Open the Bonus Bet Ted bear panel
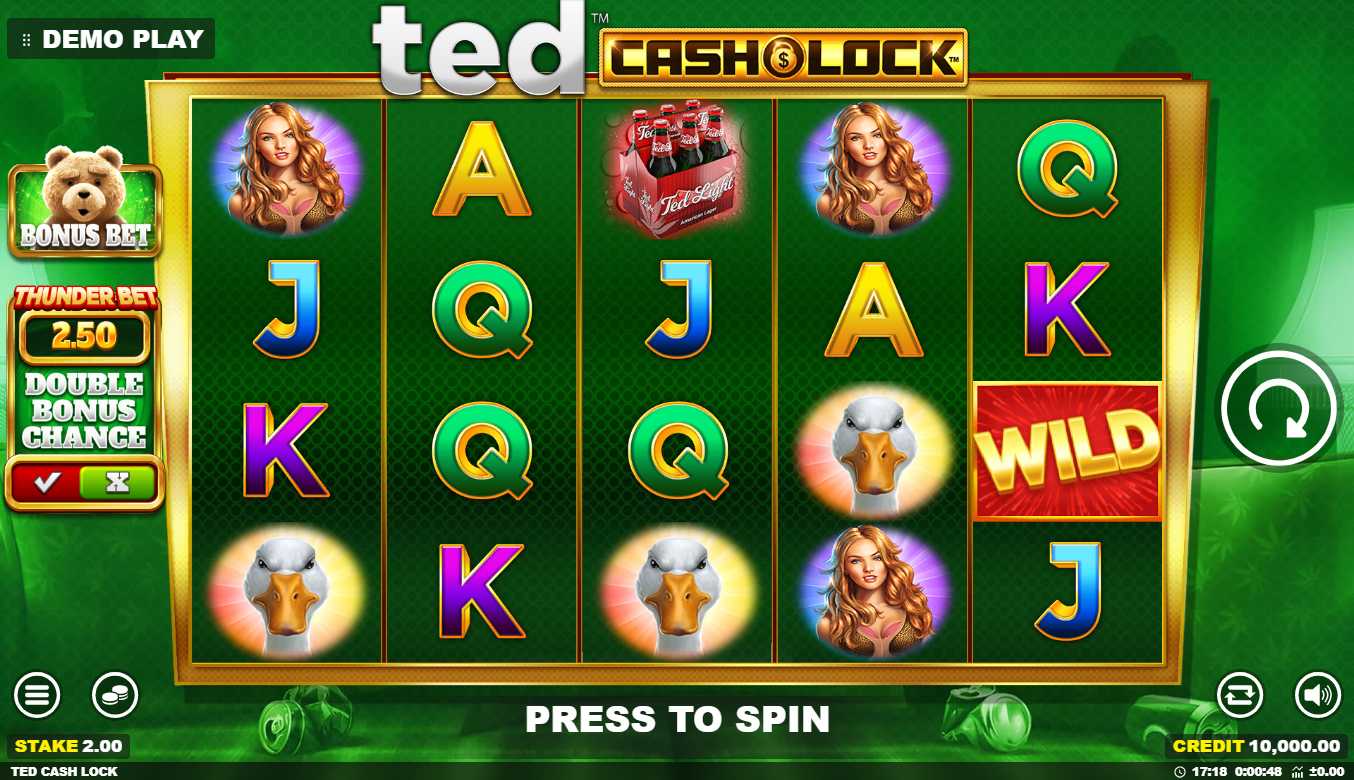1354x780 pixels. click(x=85, y=209)
